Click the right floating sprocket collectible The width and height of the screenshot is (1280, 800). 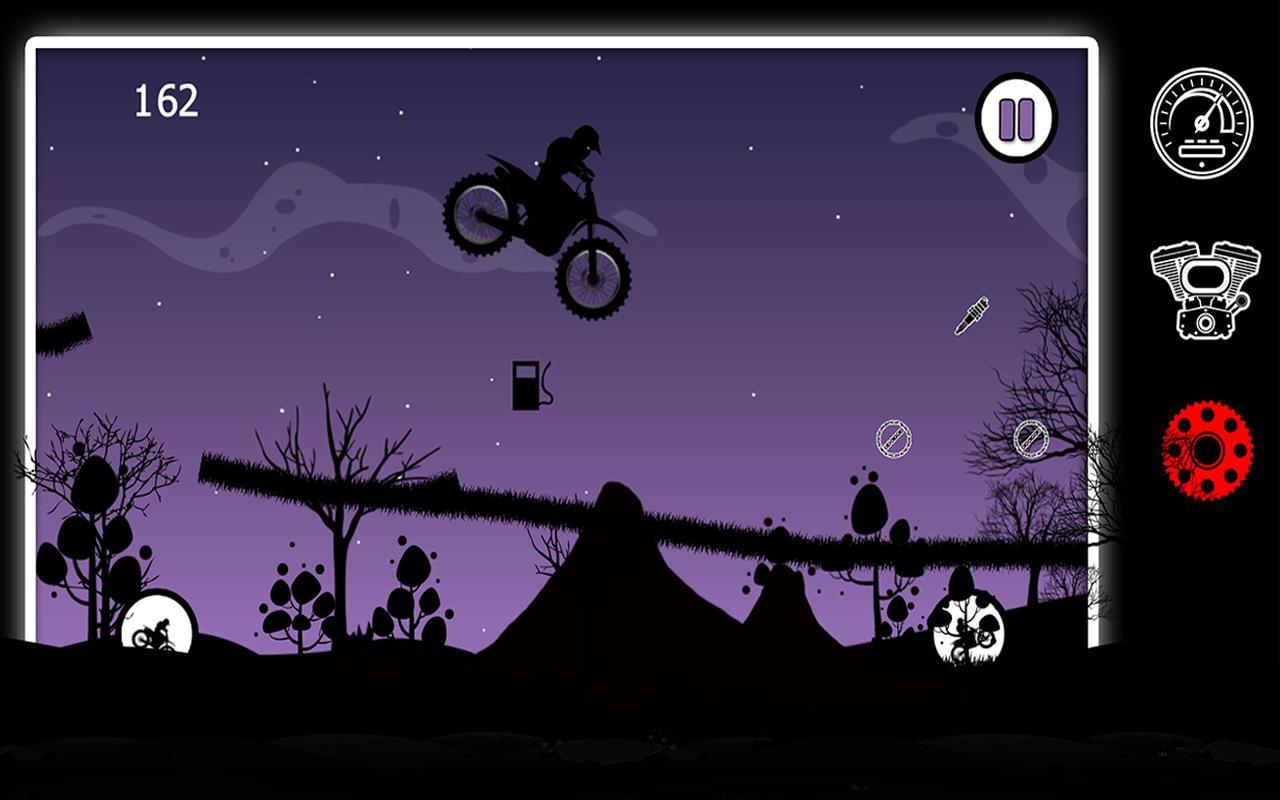(x=1029, y=440)
